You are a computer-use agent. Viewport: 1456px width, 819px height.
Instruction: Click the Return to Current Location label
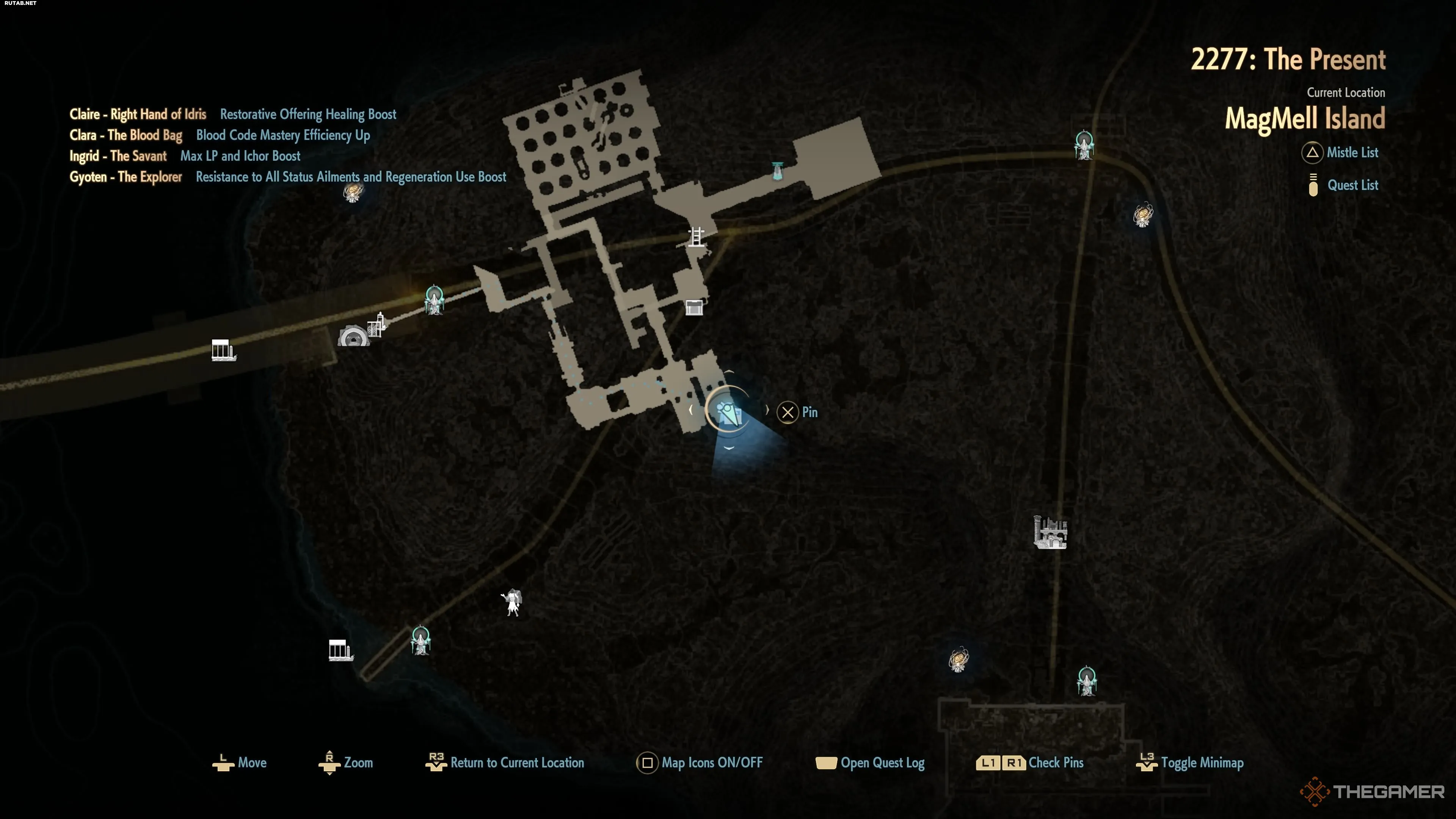(x=516, y=763)
